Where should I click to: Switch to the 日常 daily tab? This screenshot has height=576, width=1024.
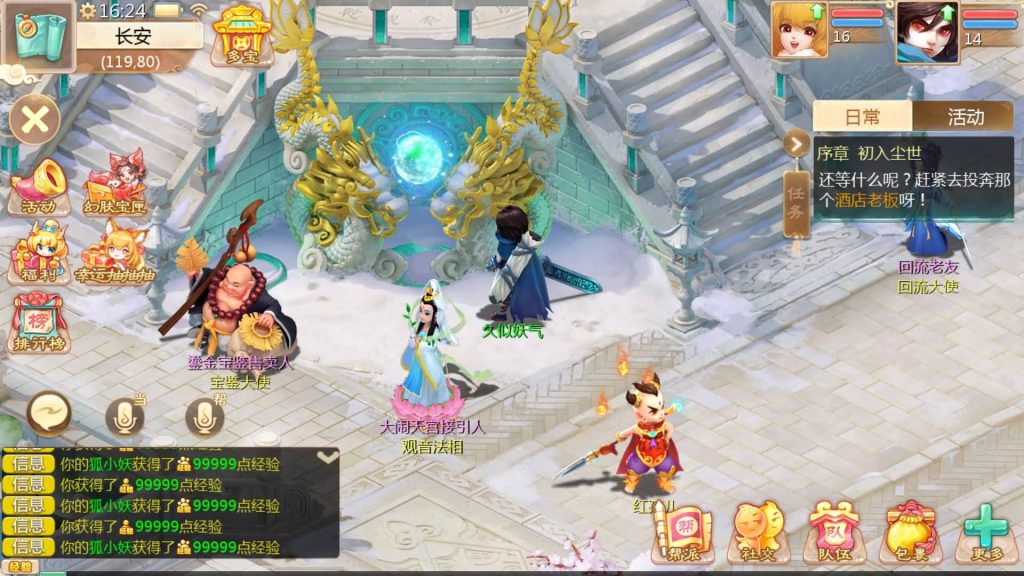click(x=862, y=117)
